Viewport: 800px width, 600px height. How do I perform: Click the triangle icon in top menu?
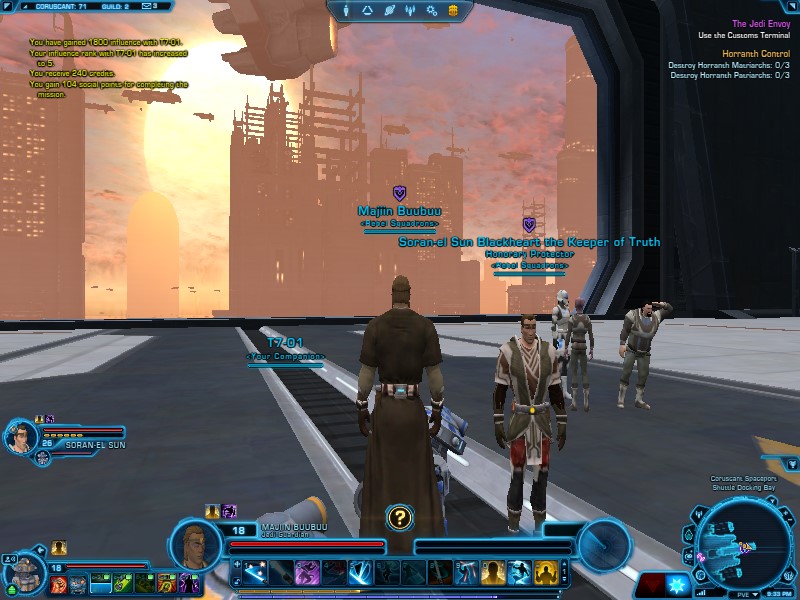tap(368, 10)
